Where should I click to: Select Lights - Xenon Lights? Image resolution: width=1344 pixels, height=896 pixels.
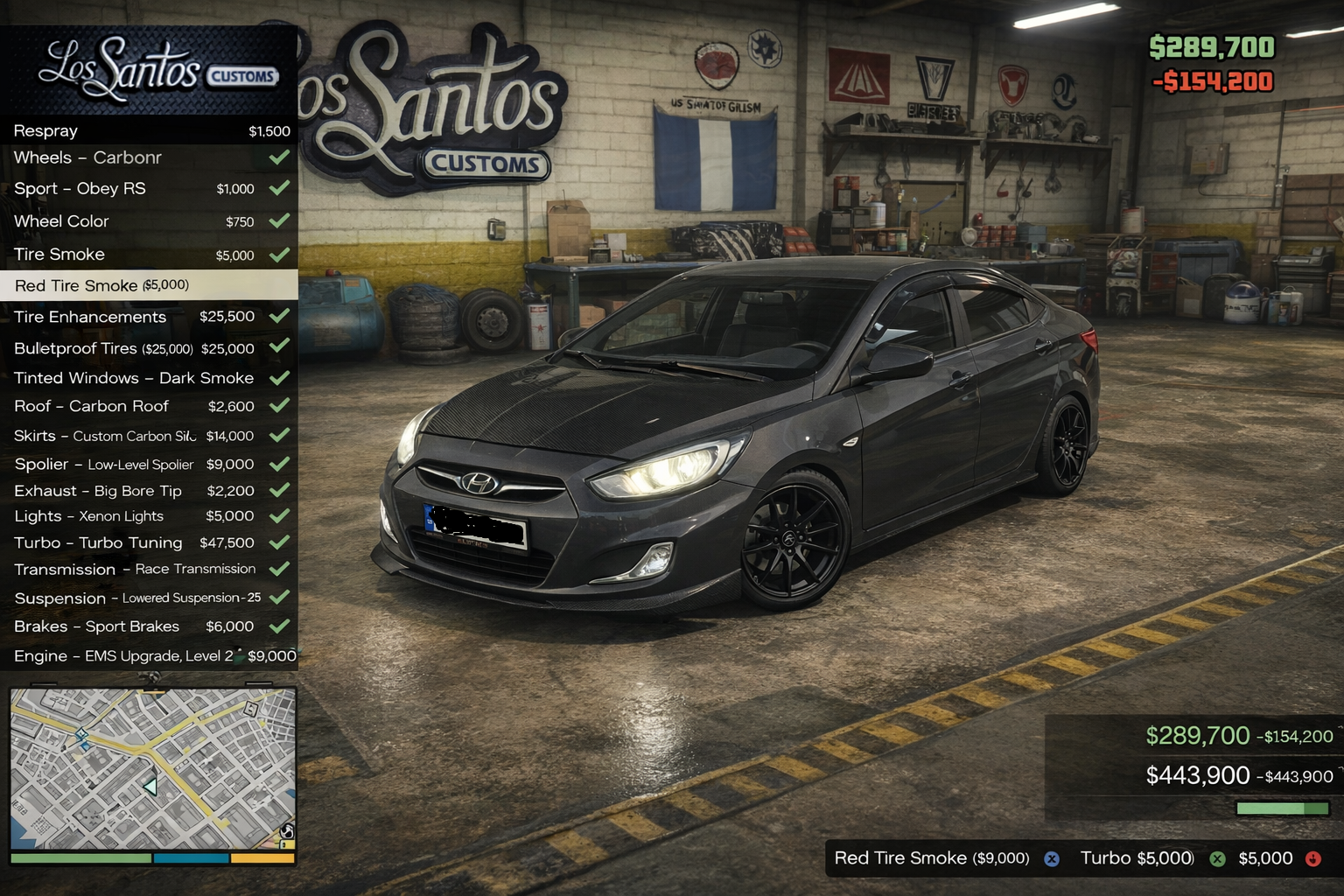[149, 516]
